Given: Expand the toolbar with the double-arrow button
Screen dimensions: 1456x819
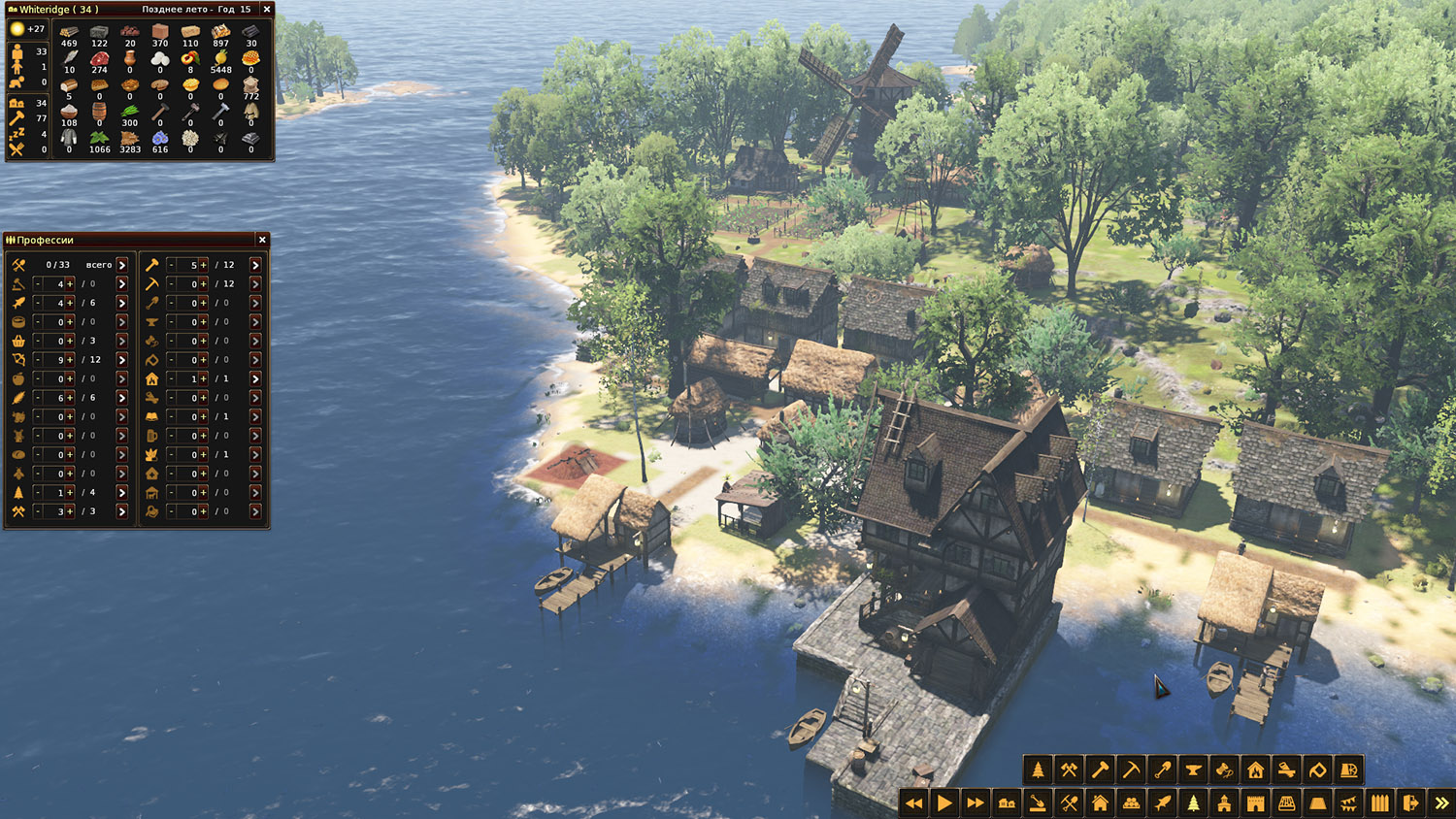Looking at the screenshot, I should [1441, 803].
